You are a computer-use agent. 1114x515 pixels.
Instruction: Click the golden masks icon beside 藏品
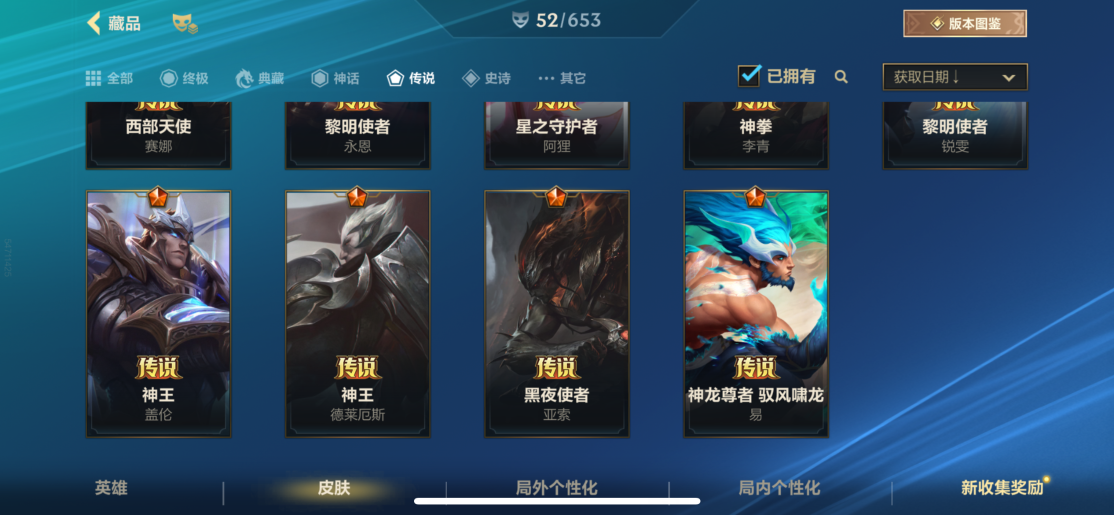point(184,23)
